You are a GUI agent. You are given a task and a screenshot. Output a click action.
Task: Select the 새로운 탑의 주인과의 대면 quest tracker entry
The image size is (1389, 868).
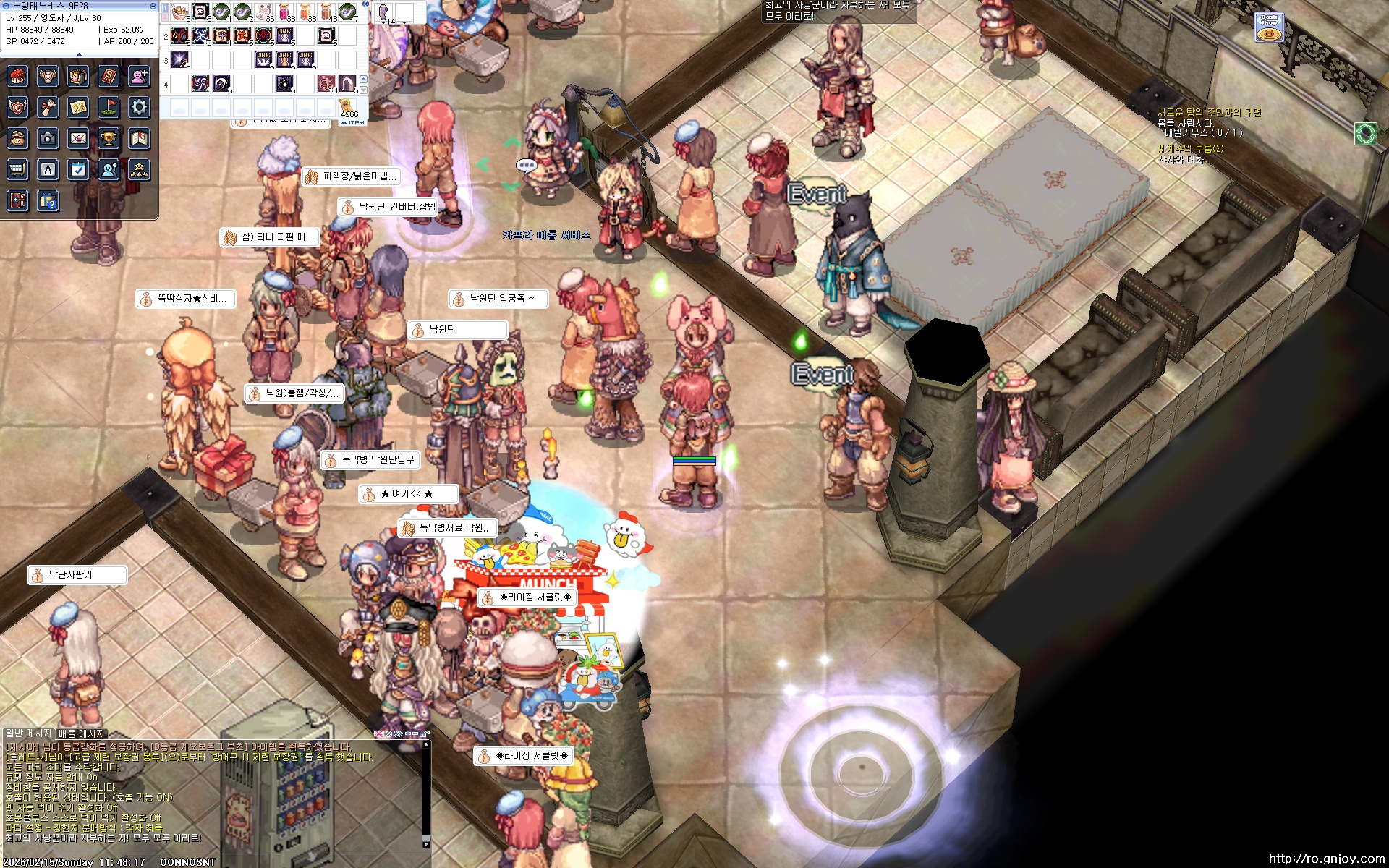coord(1209,113)
